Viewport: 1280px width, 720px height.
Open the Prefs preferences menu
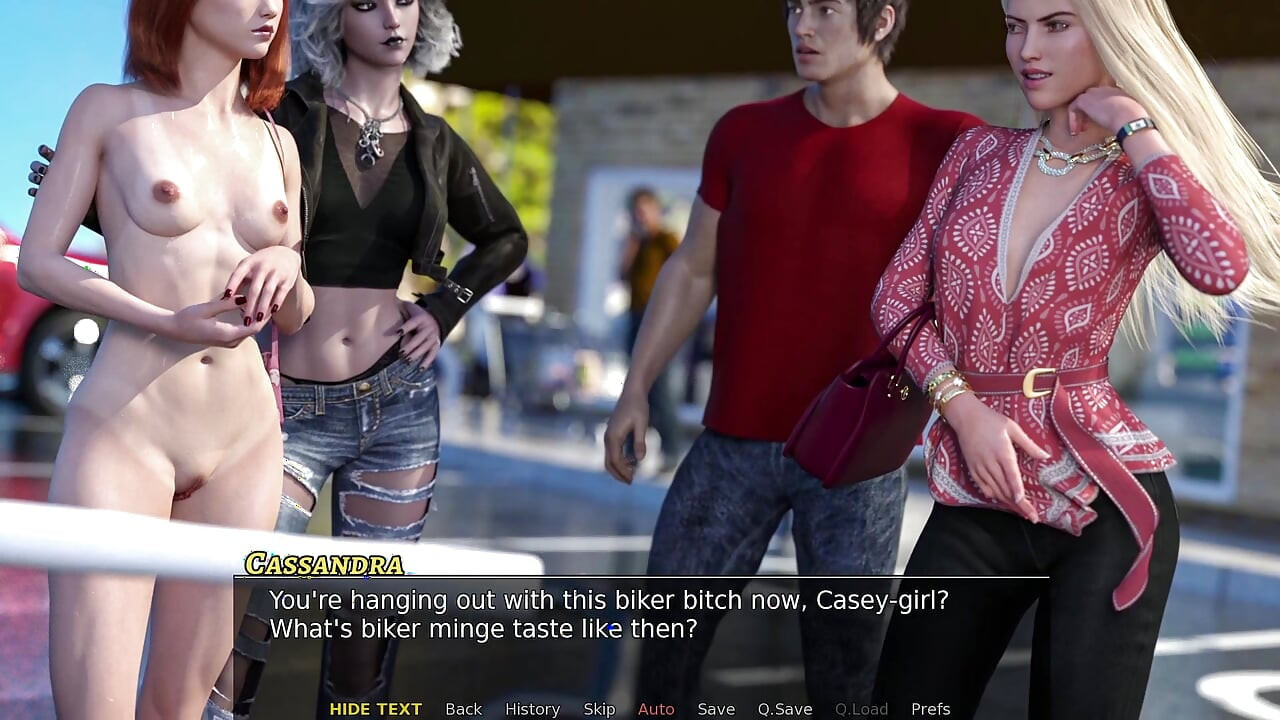click(930, 709)
